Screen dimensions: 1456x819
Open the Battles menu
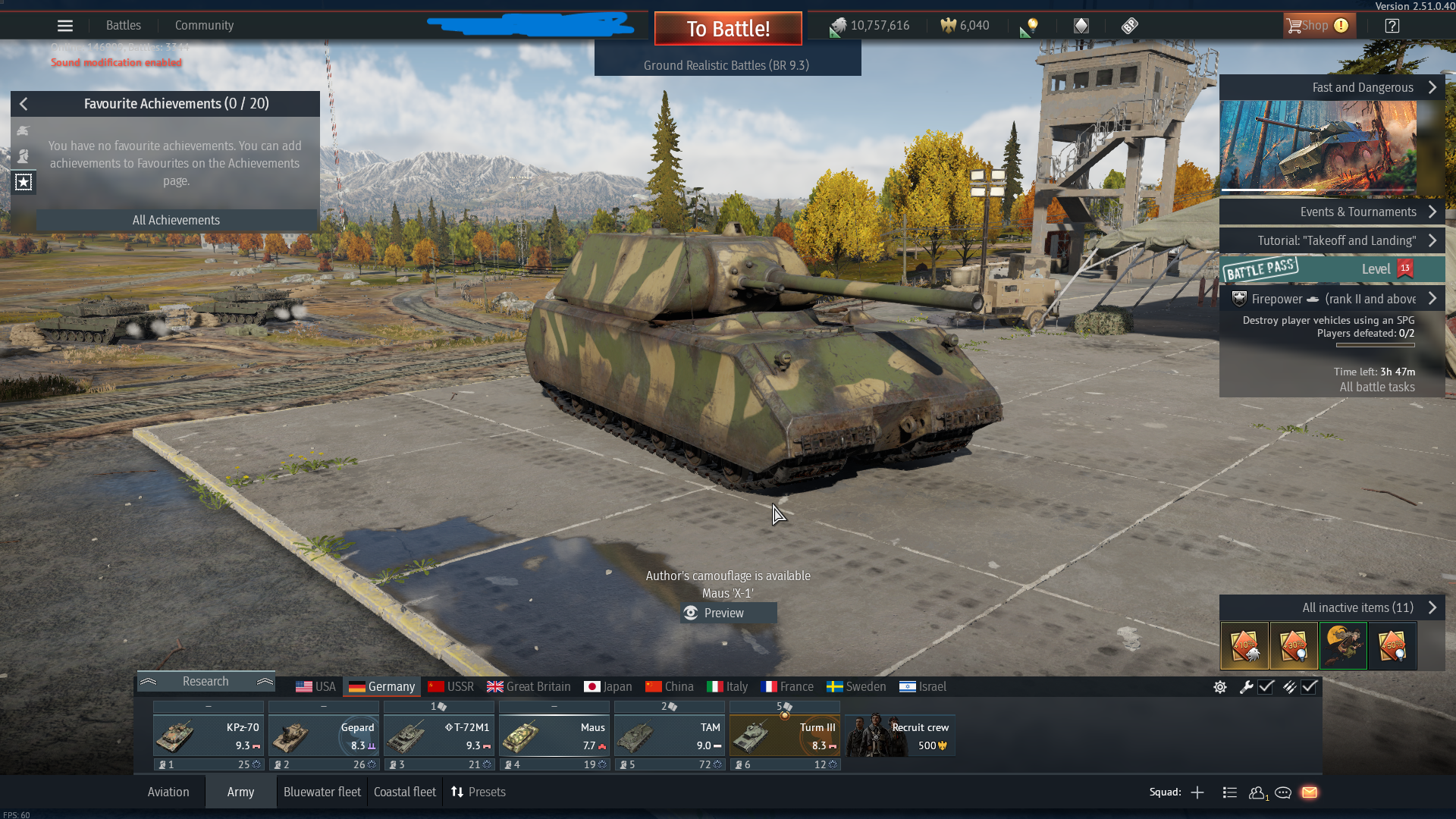tap(124, 26)
